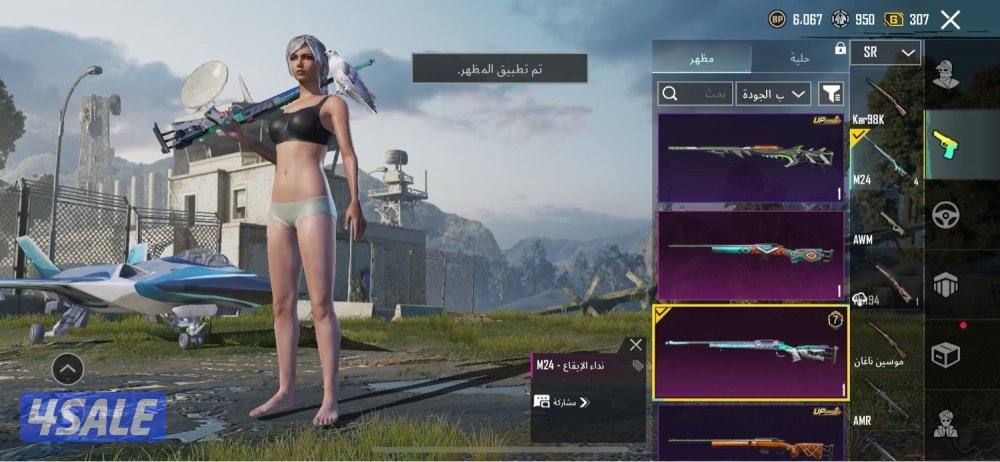Pick the orange wooden rifle skin

click(x=751, y=432)
